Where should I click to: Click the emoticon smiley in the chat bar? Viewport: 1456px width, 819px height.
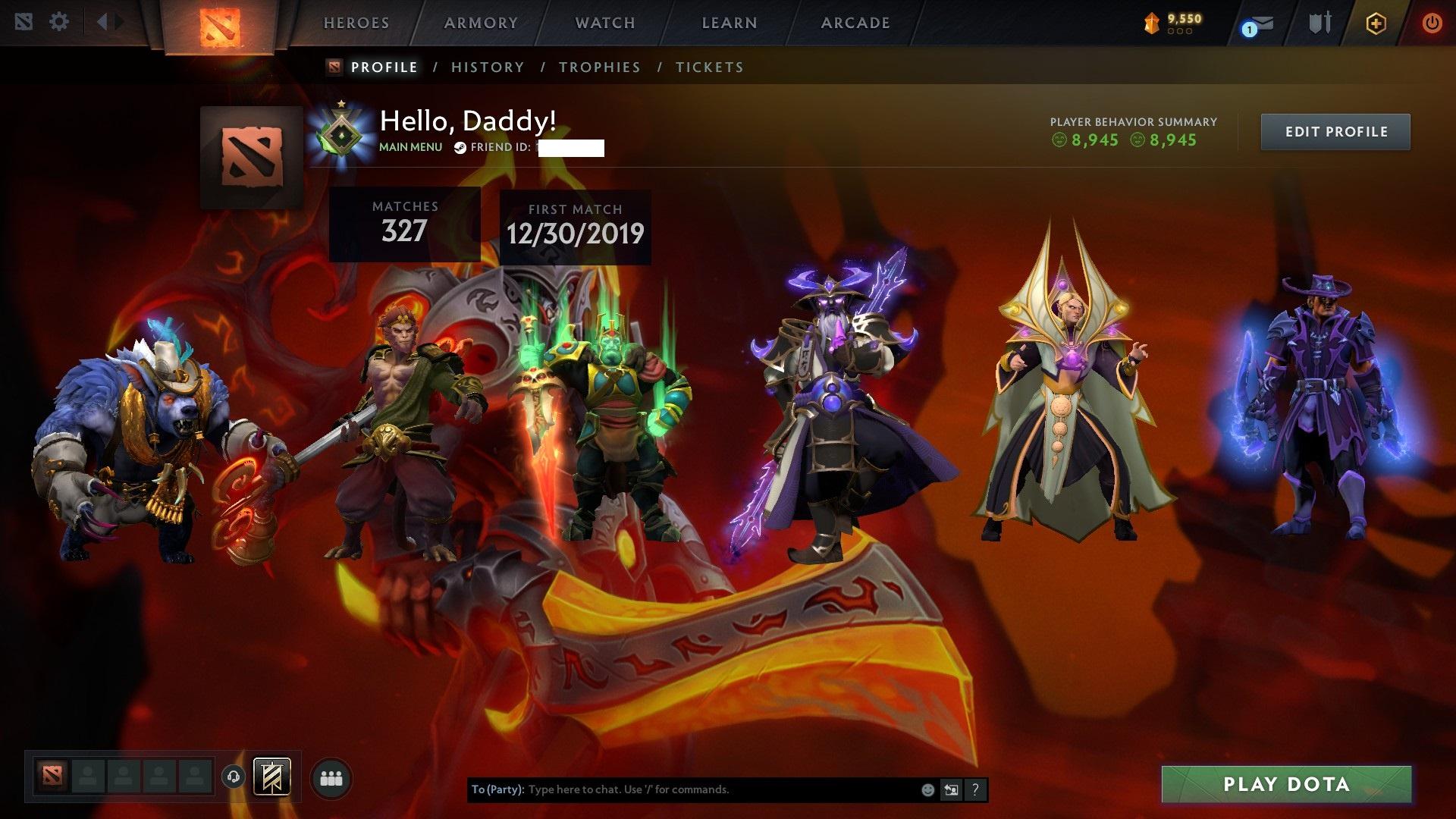[927, 789]
